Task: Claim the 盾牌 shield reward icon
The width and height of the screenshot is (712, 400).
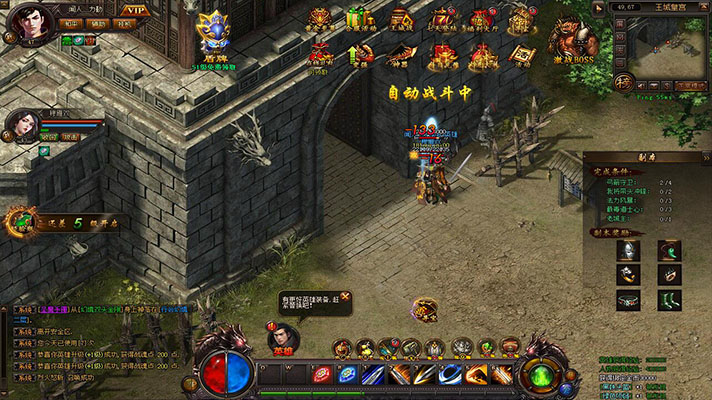Action: click(x=211, y=33)
